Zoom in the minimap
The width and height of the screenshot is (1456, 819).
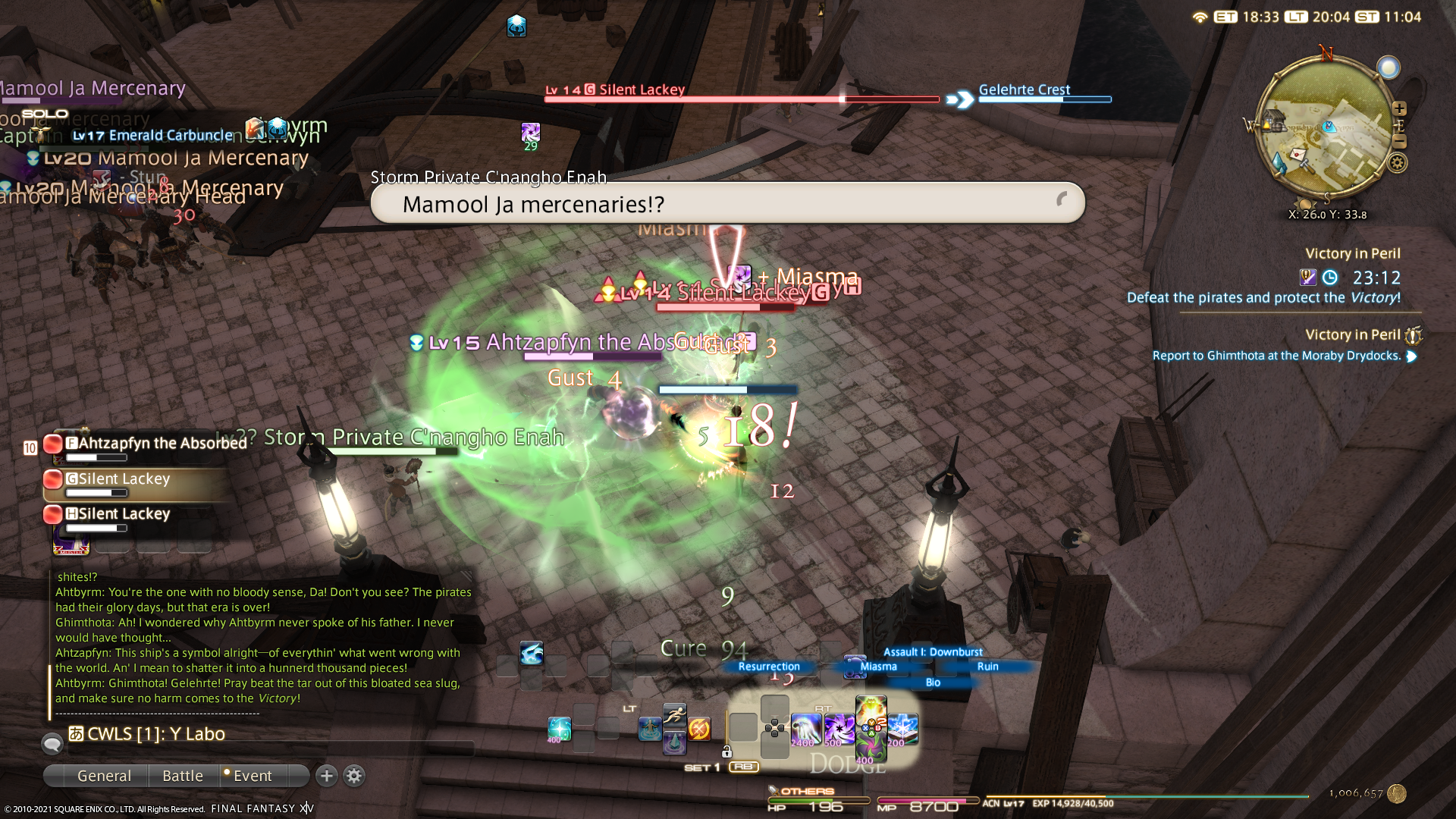click(1400, 108)
